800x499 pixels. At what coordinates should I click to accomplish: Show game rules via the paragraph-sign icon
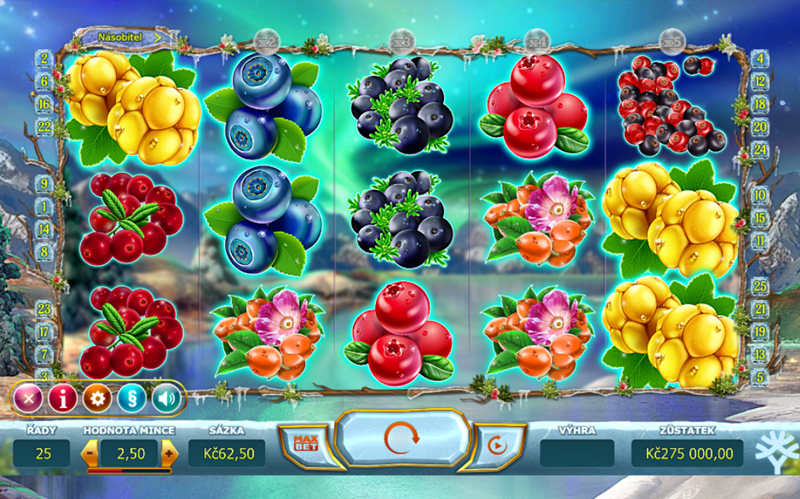131,398
